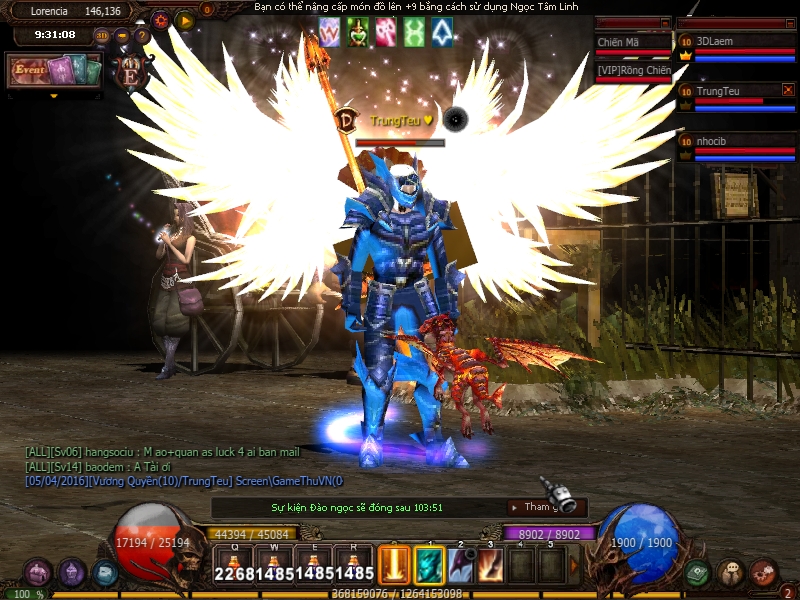Click the purple TrungTeu buff icon with W
This screenshot has width=800, height=600.
pyautogui.click(x=329, y=32)
